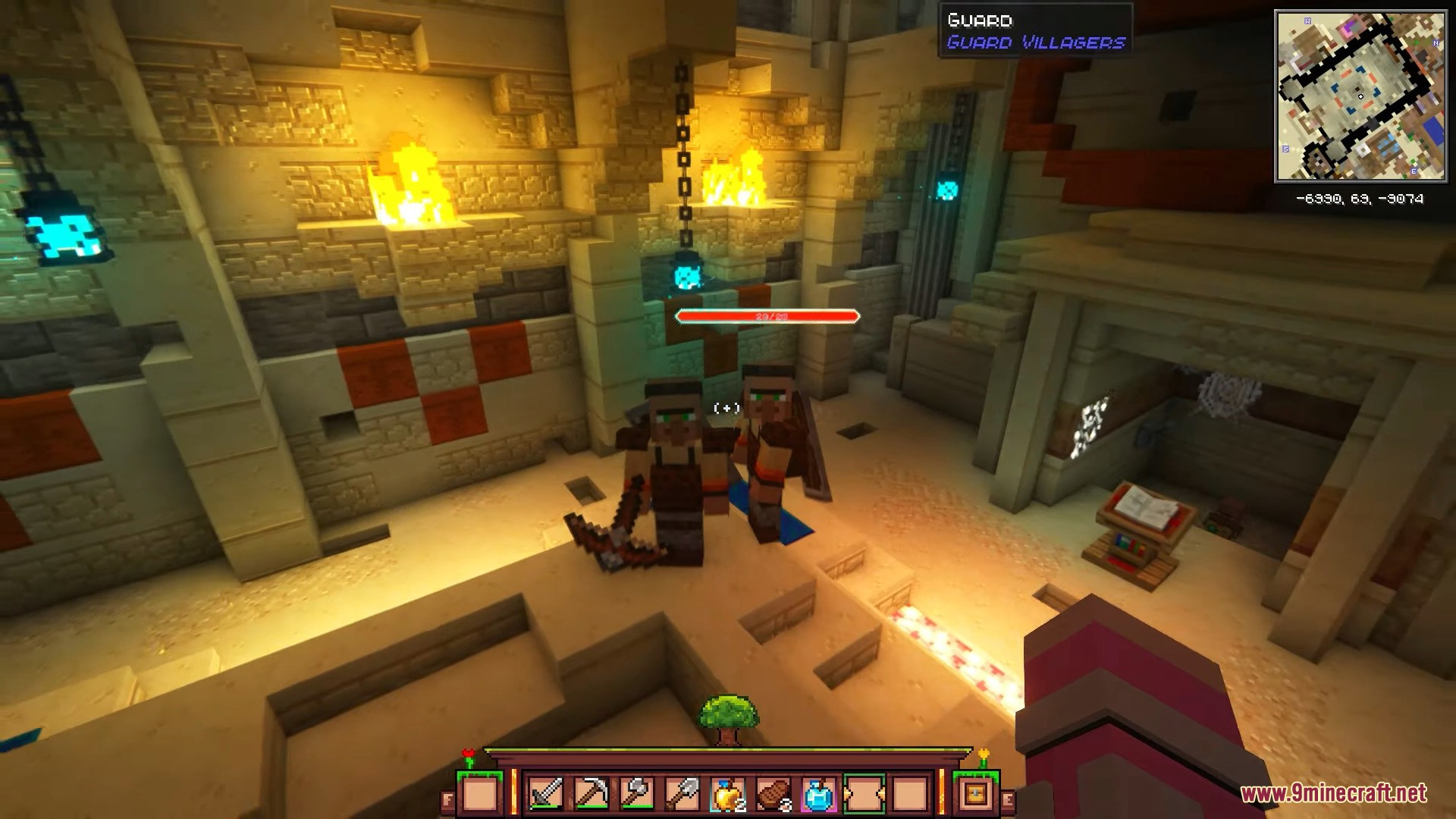Pick the blue potion hotbar slot
This screenshot has height=819, width=1456.
819,794
